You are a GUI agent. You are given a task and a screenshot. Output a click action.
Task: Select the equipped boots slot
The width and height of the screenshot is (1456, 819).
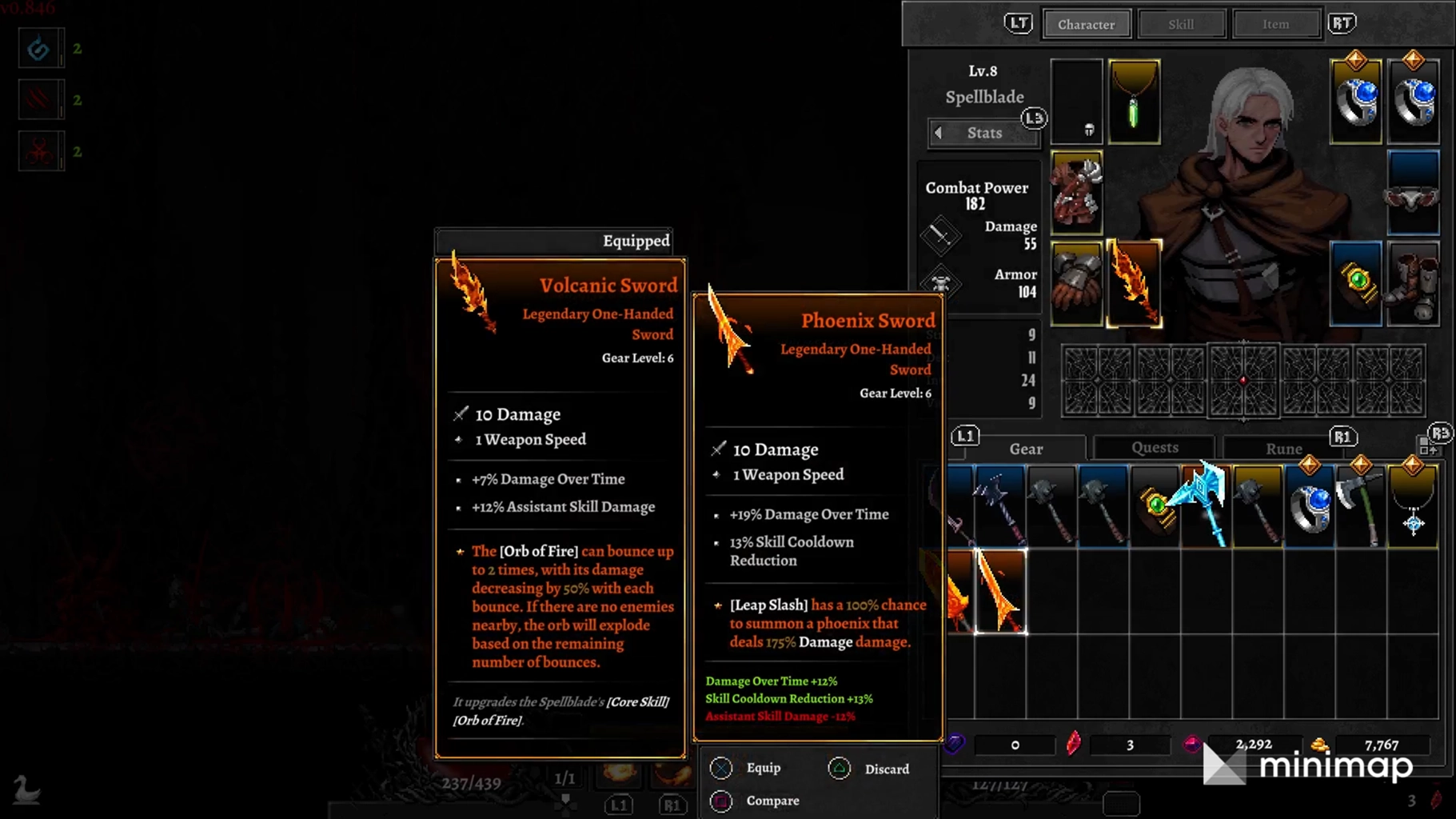click(1413, 284)
